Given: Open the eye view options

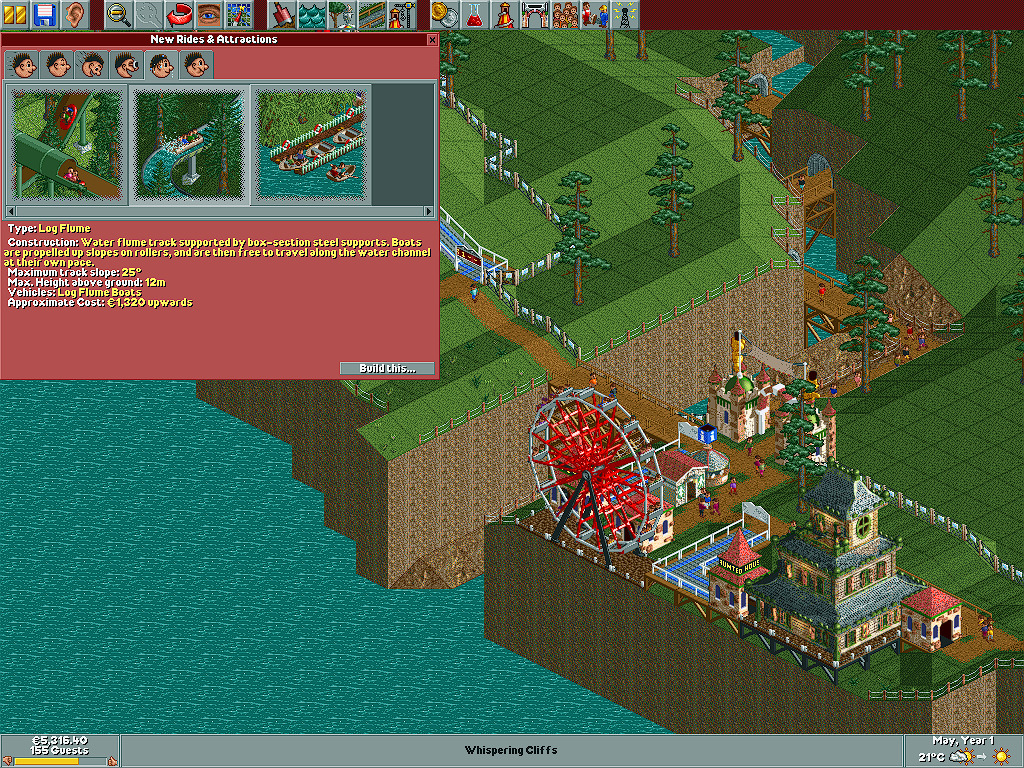Looking at the screenshot, I should [208, 15].
